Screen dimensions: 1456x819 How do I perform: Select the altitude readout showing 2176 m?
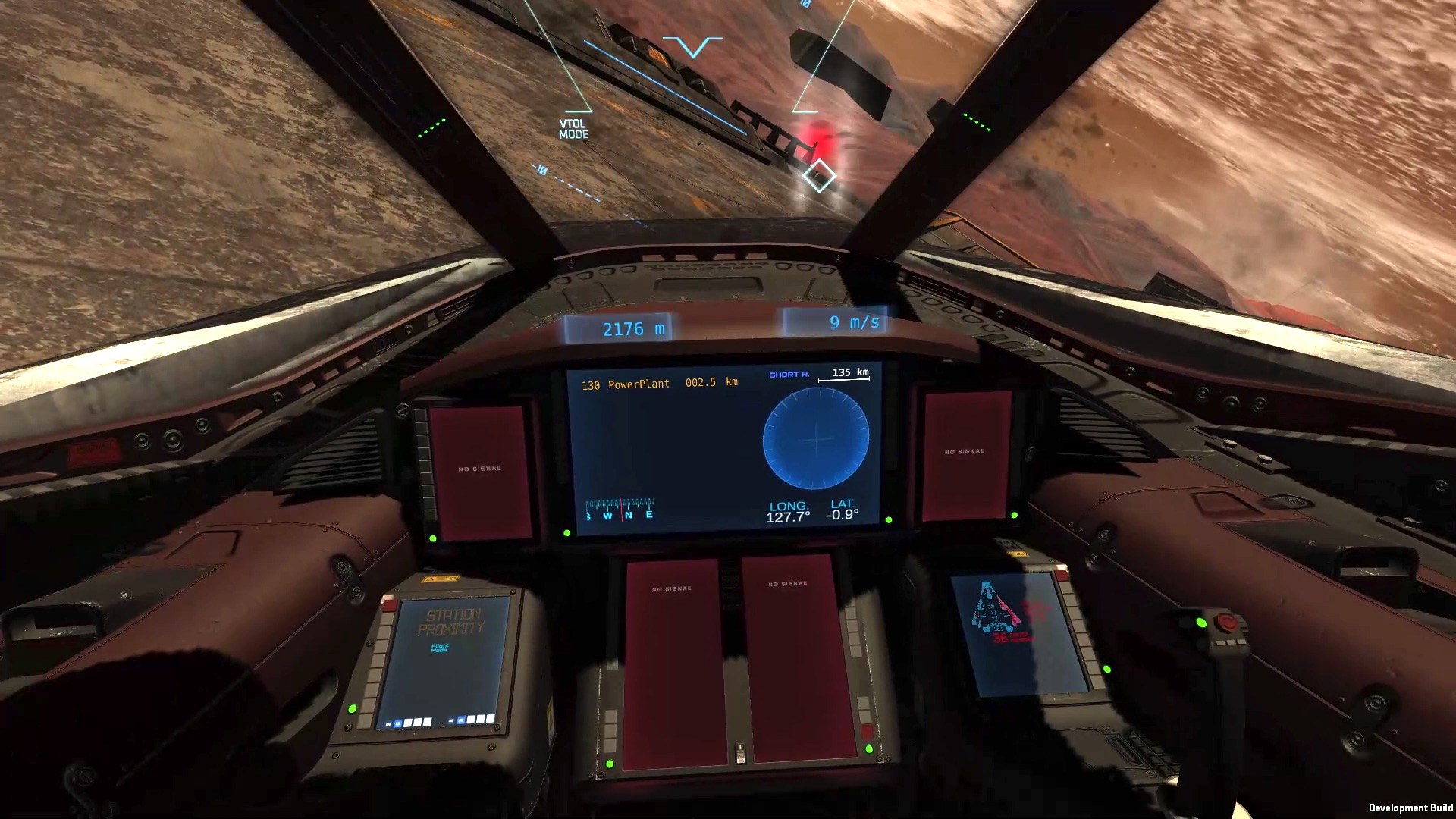pyautogui.click(x=633, y=328)
